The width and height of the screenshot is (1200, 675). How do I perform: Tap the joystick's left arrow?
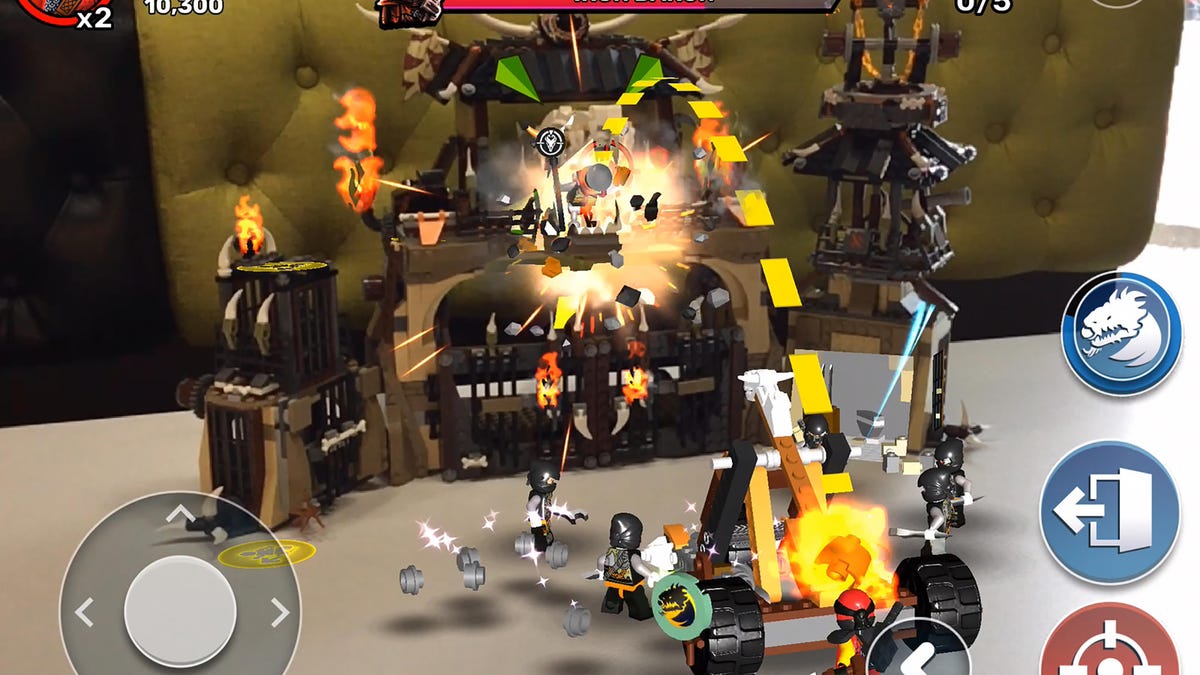coord(85,611)
